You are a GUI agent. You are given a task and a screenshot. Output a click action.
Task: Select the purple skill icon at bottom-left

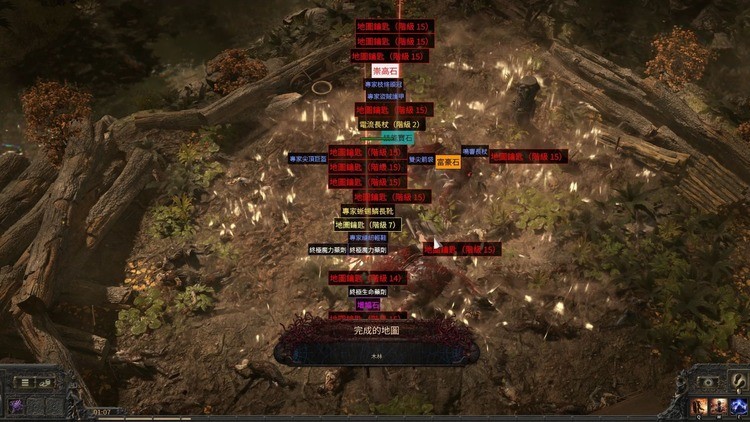click(17, 405)
